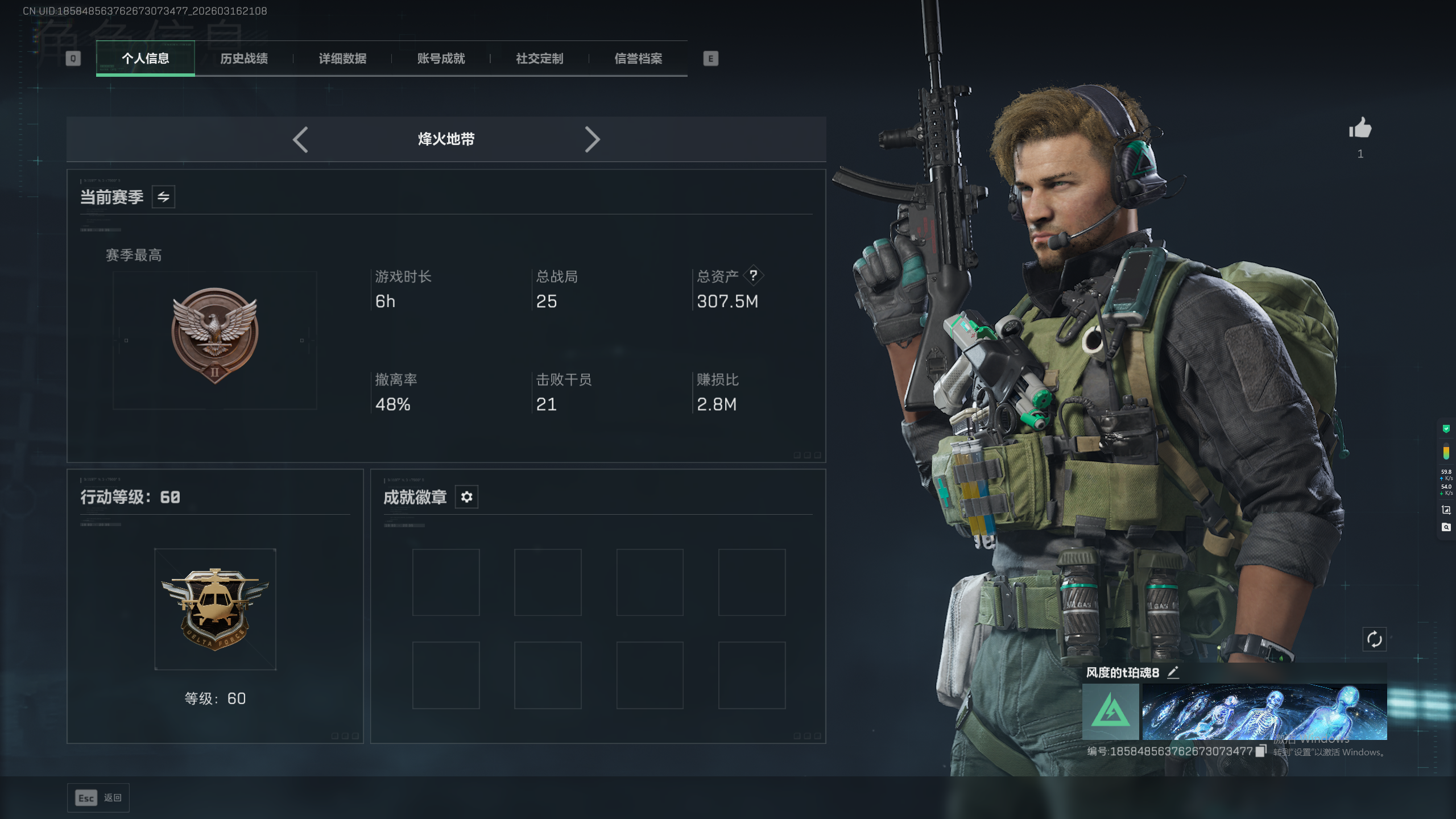Open the blue skeleton banner card
The image size is (1456, 819).
point(1264,712)
